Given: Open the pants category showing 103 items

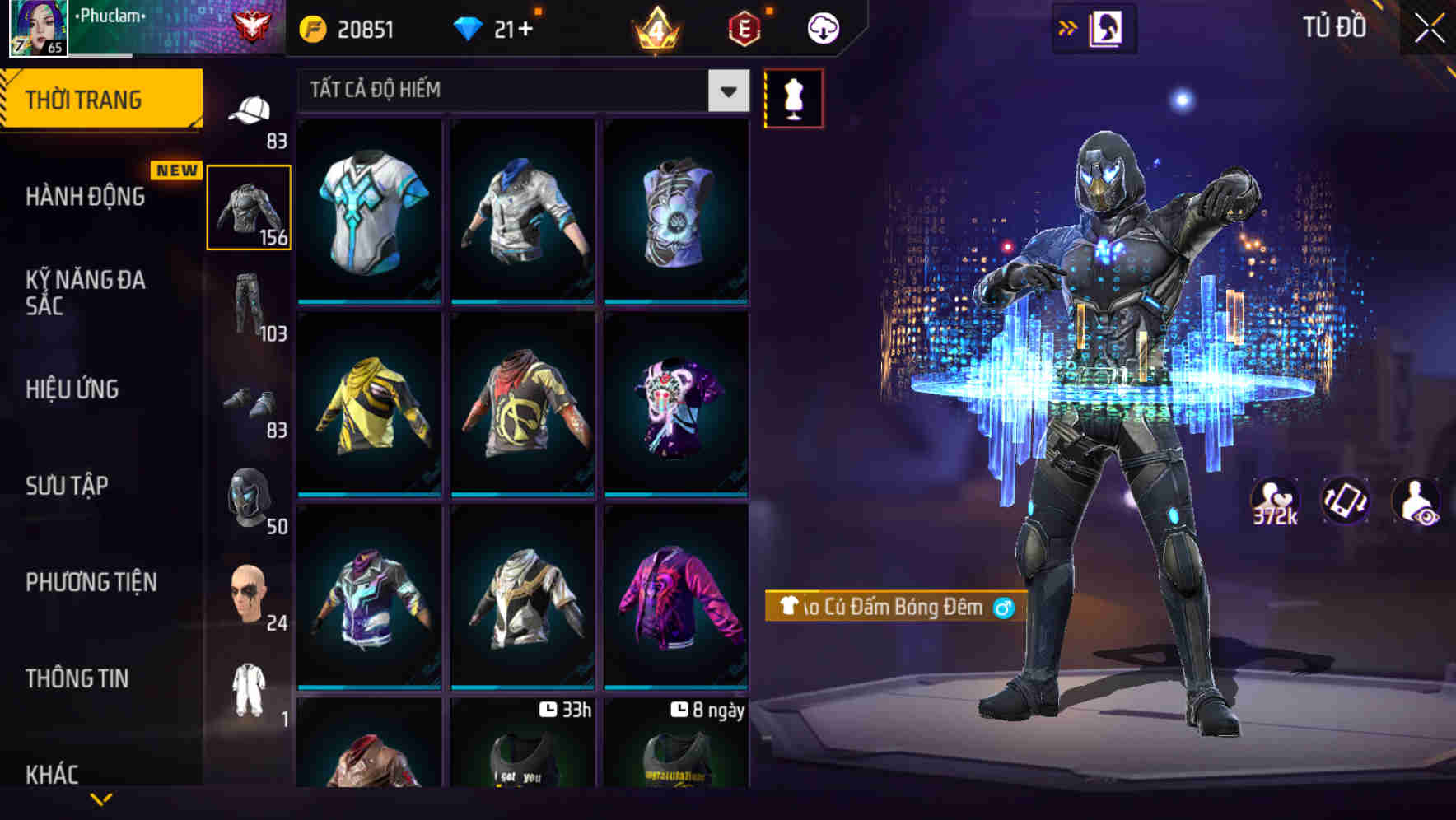Looking at the screenshot, I should [x=250, y=305].
